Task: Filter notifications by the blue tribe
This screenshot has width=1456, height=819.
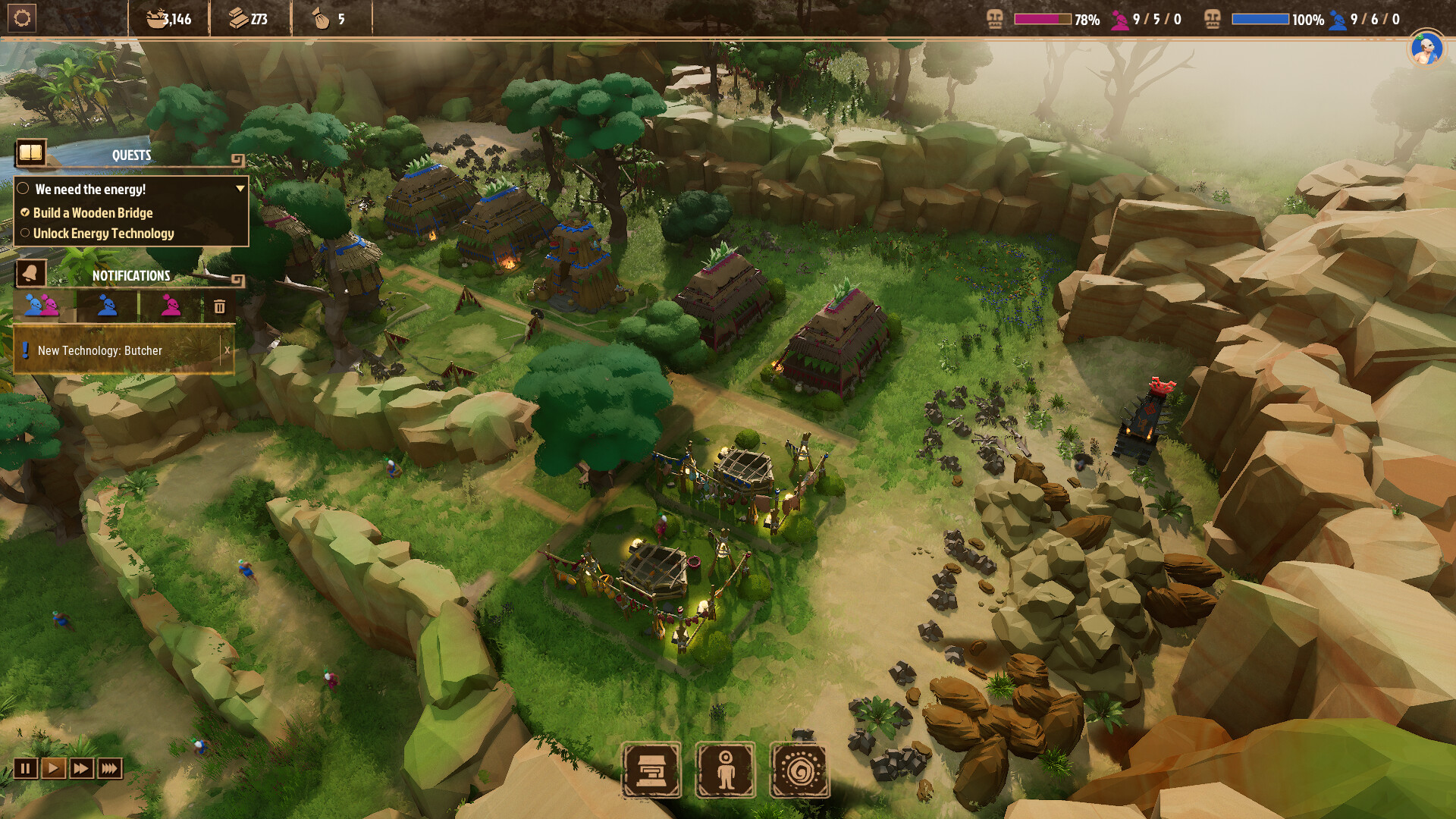Action: [x=107, y=306]
